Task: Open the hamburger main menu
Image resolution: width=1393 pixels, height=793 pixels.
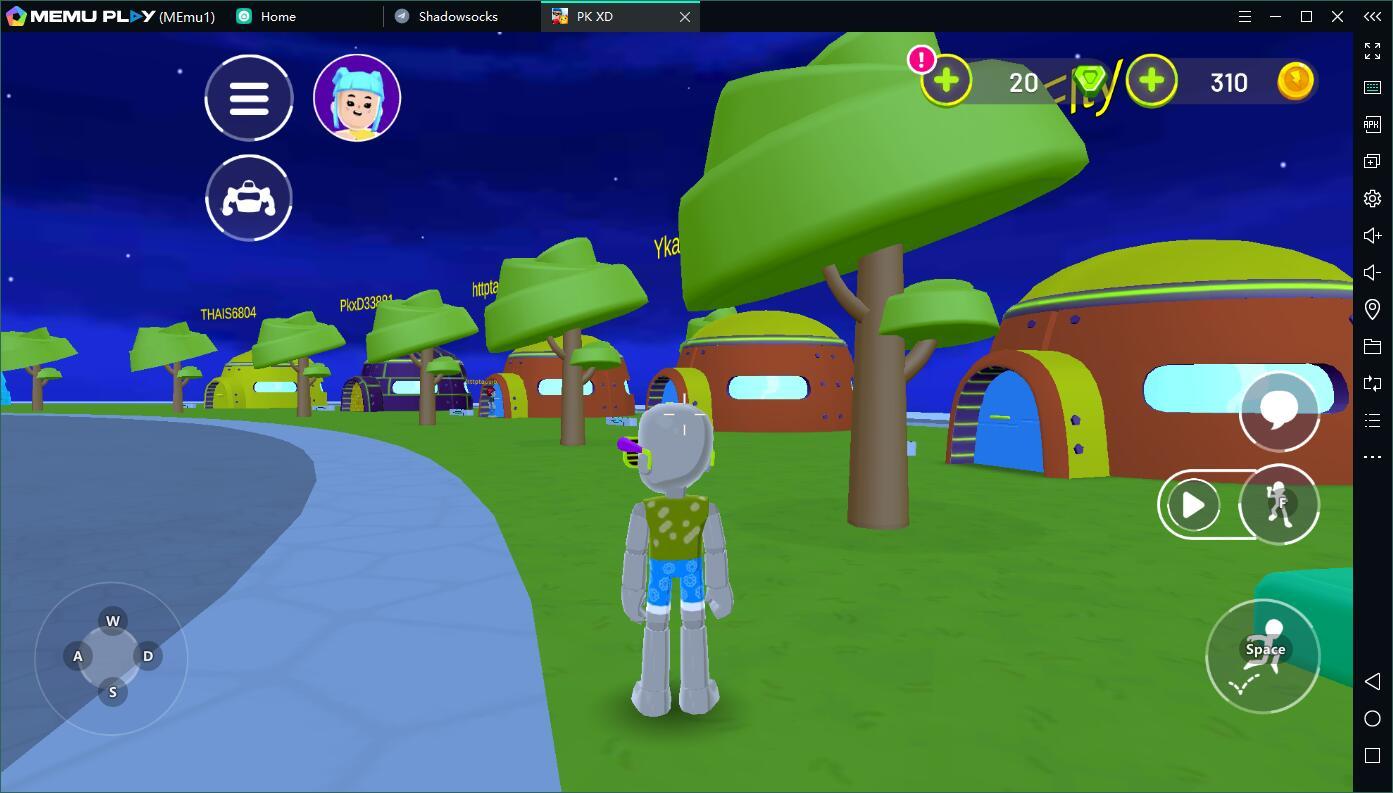Action: pyautogui.click(x=249, y=98)
